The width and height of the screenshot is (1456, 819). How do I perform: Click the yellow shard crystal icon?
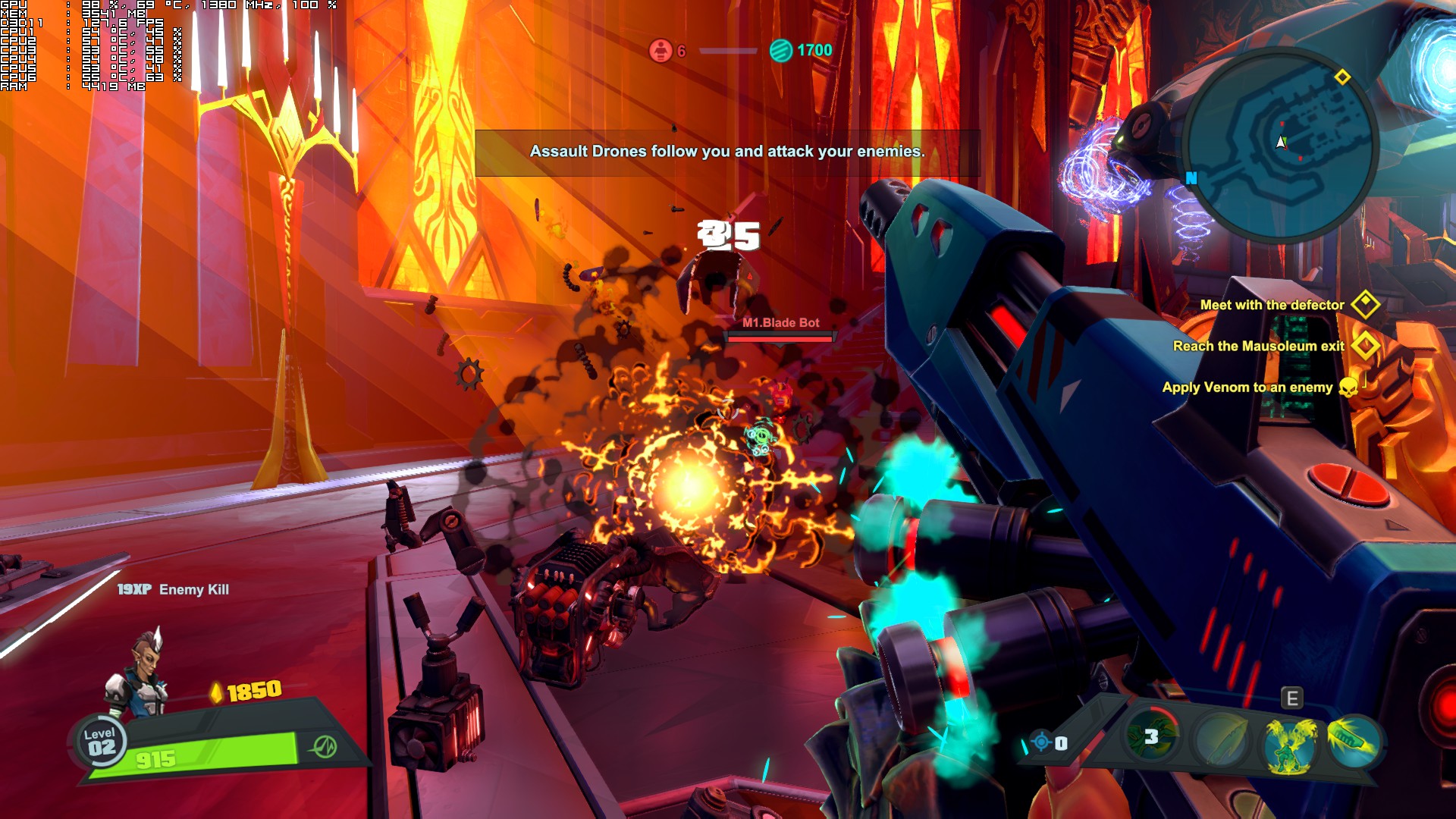(216, 692)
